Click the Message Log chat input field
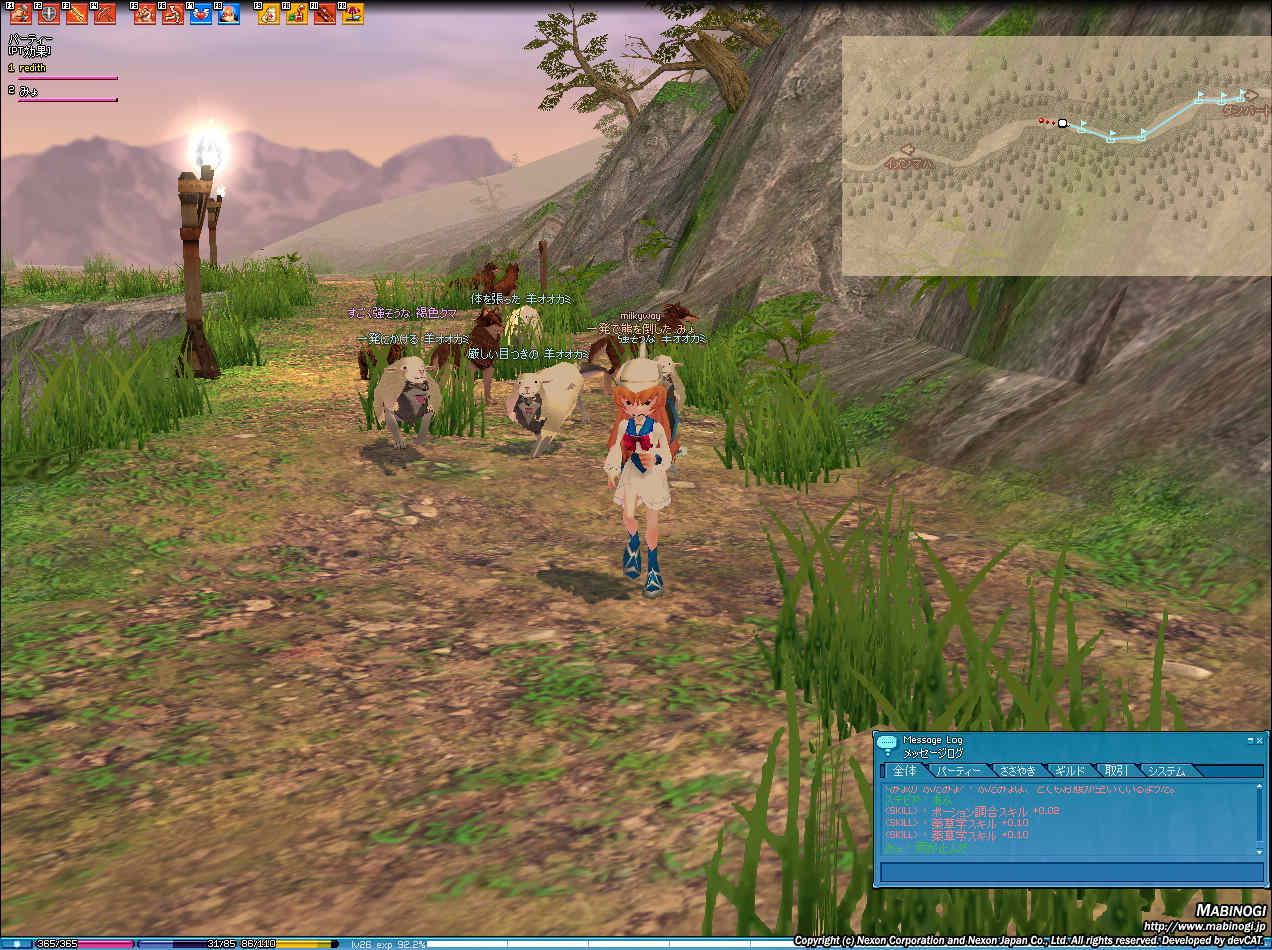Image resolution: width=1272 pixels, height=950 pixels. pyautogui.click(x=1071, y=872)
